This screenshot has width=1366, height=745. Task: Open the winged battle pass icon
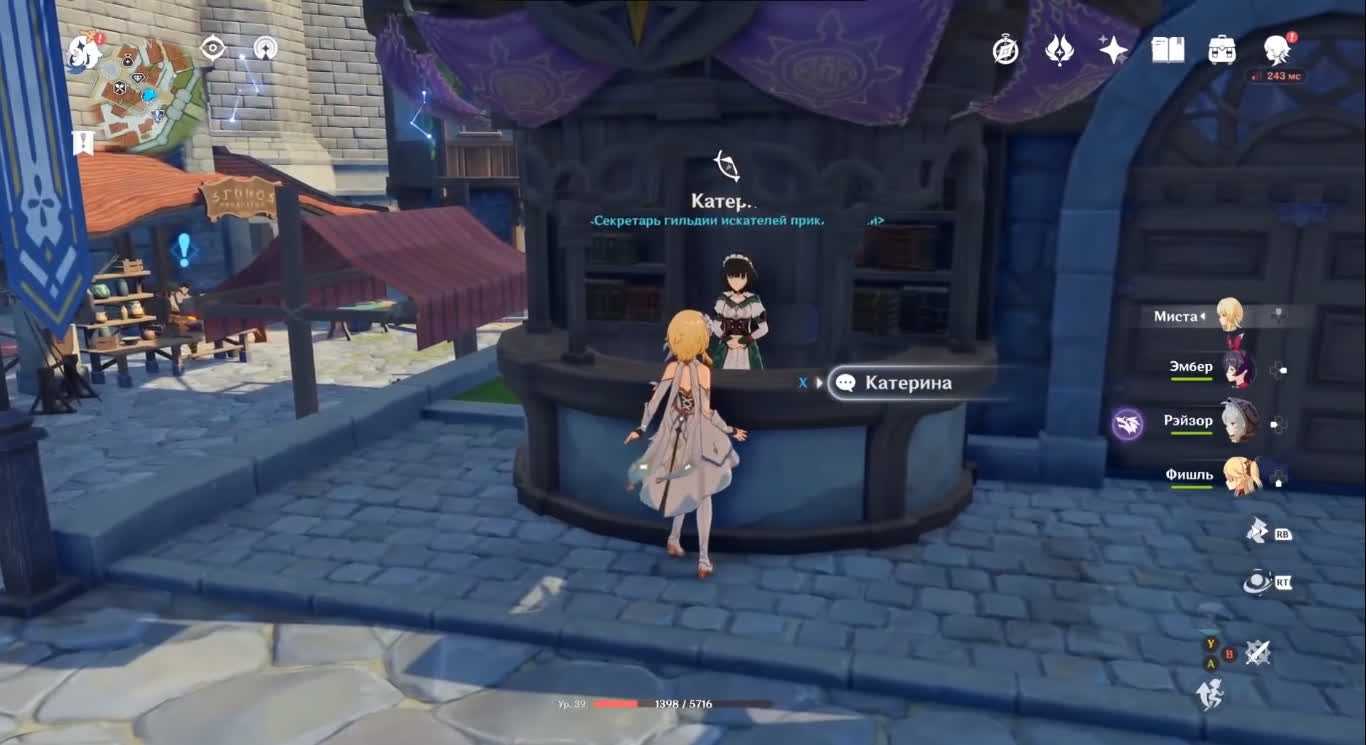pos(1059,50)
